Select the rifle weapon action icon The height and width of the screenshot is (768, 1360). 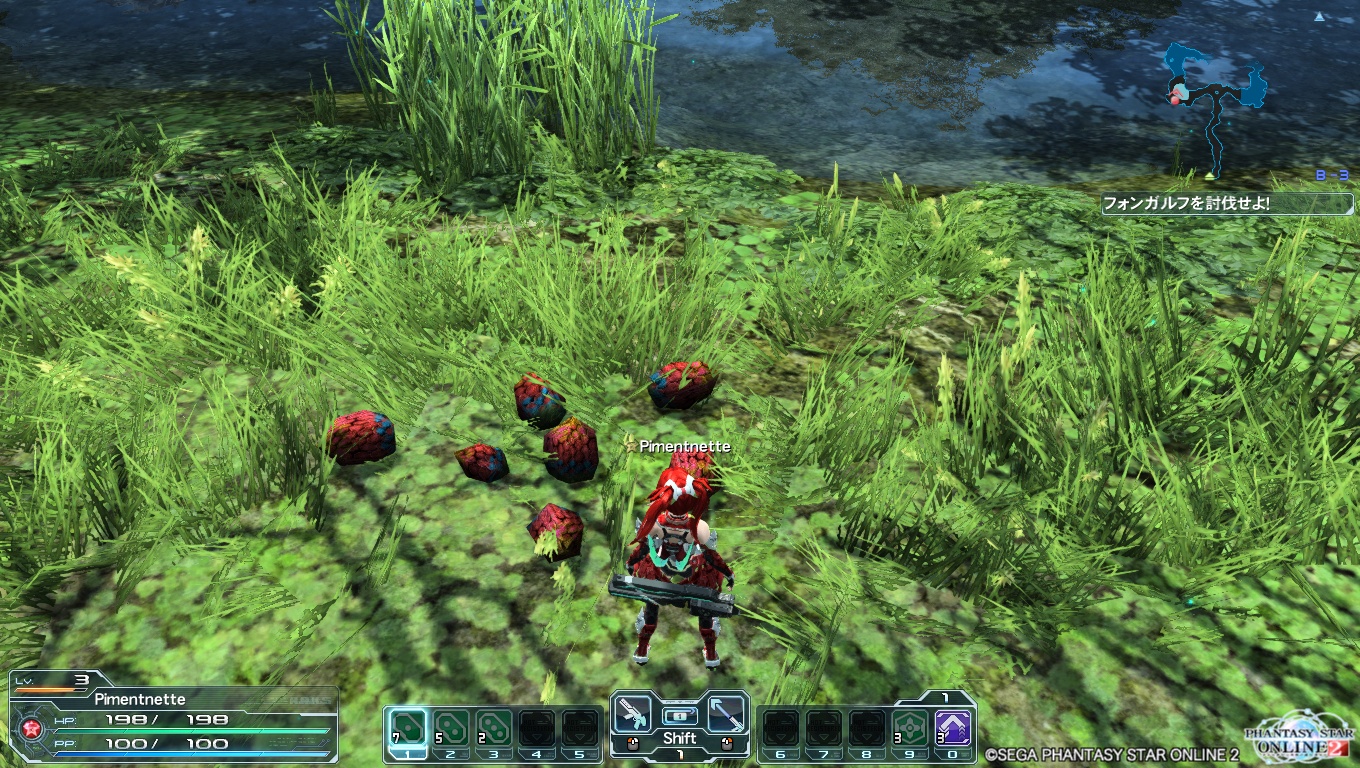pos(634,713)
